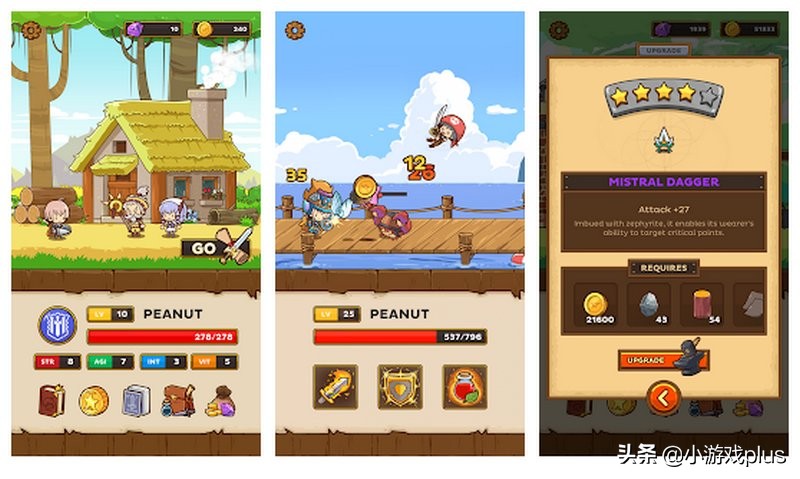Viewport: 800px width, 479px height.
Task: Use the red health potion jar
Action: coord(464,385)
